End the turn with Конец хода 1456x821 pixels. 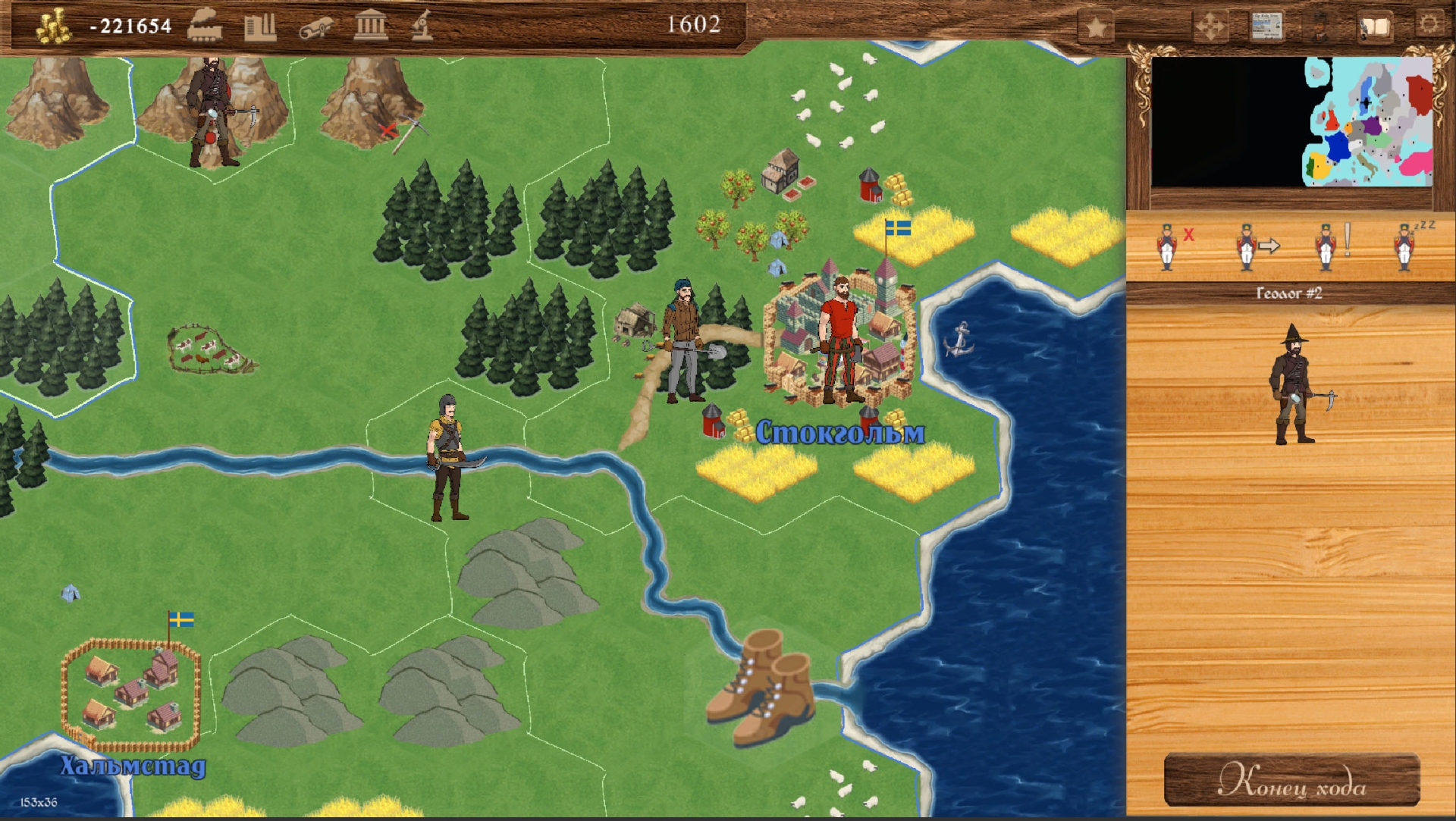pos(1291,780)
